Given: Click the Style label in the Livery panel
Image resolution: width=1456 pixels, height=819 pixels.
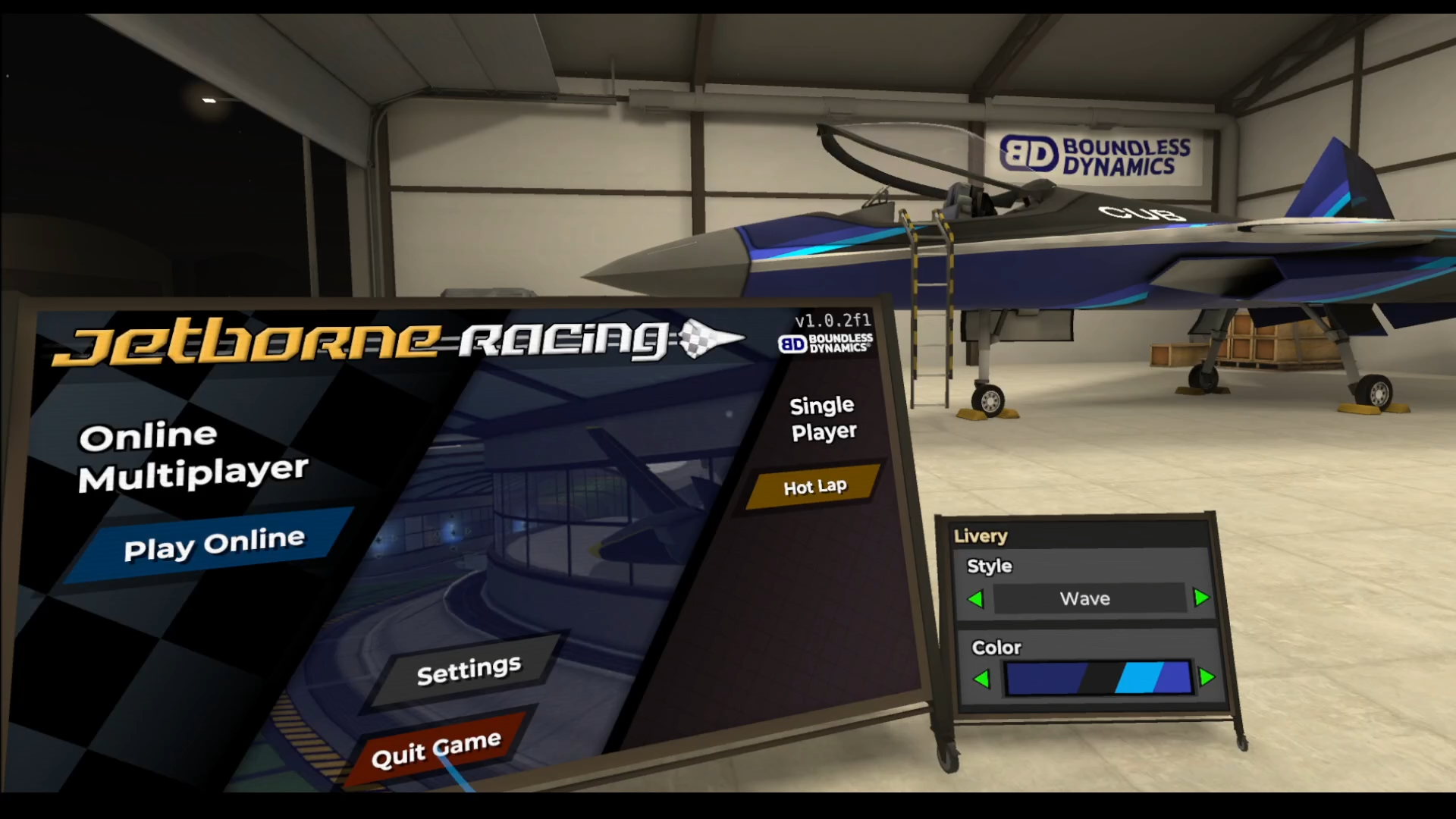Looking at the screenshot, I should click(x=988, y=566).
